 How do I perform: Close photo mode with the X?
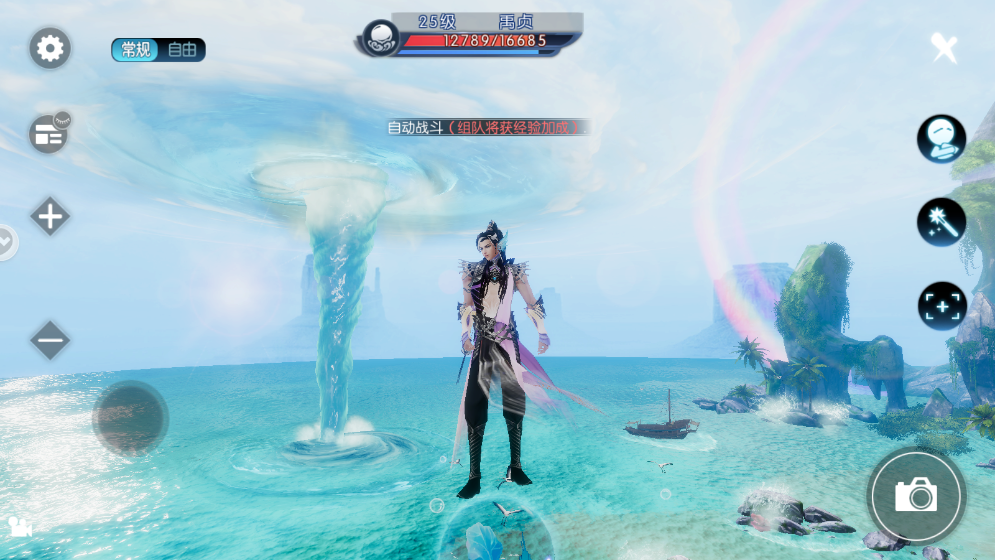(x=944, y=47)
